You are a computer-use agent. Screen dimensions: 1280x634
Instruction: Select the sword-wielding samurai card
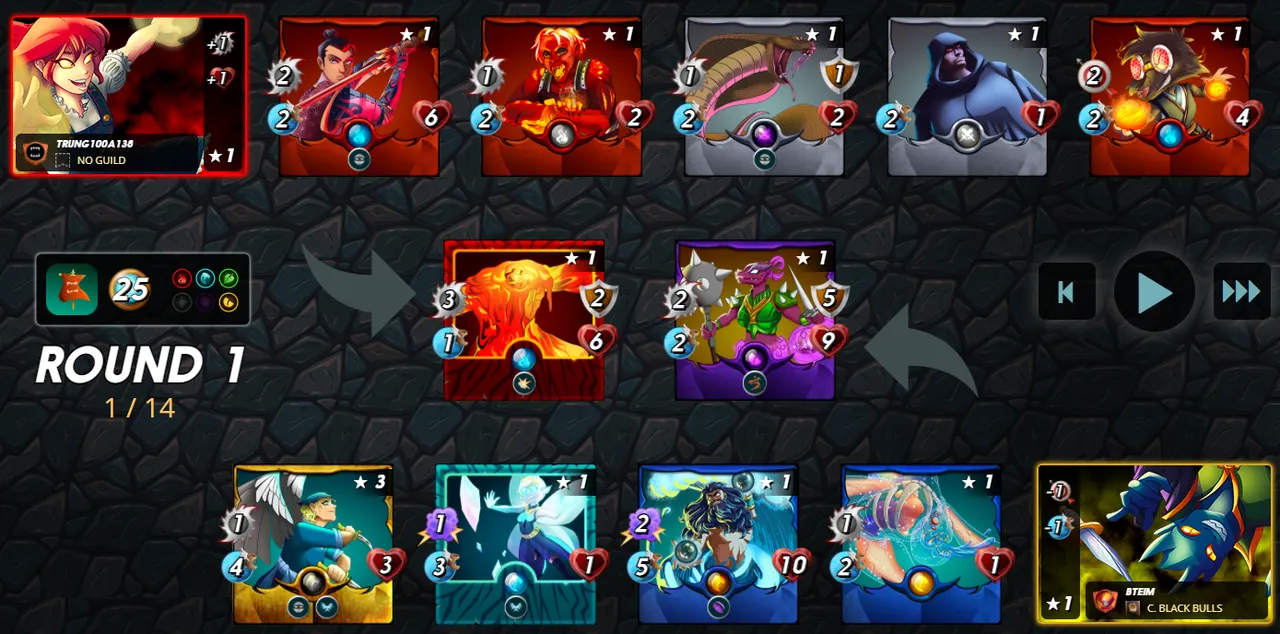359,96
